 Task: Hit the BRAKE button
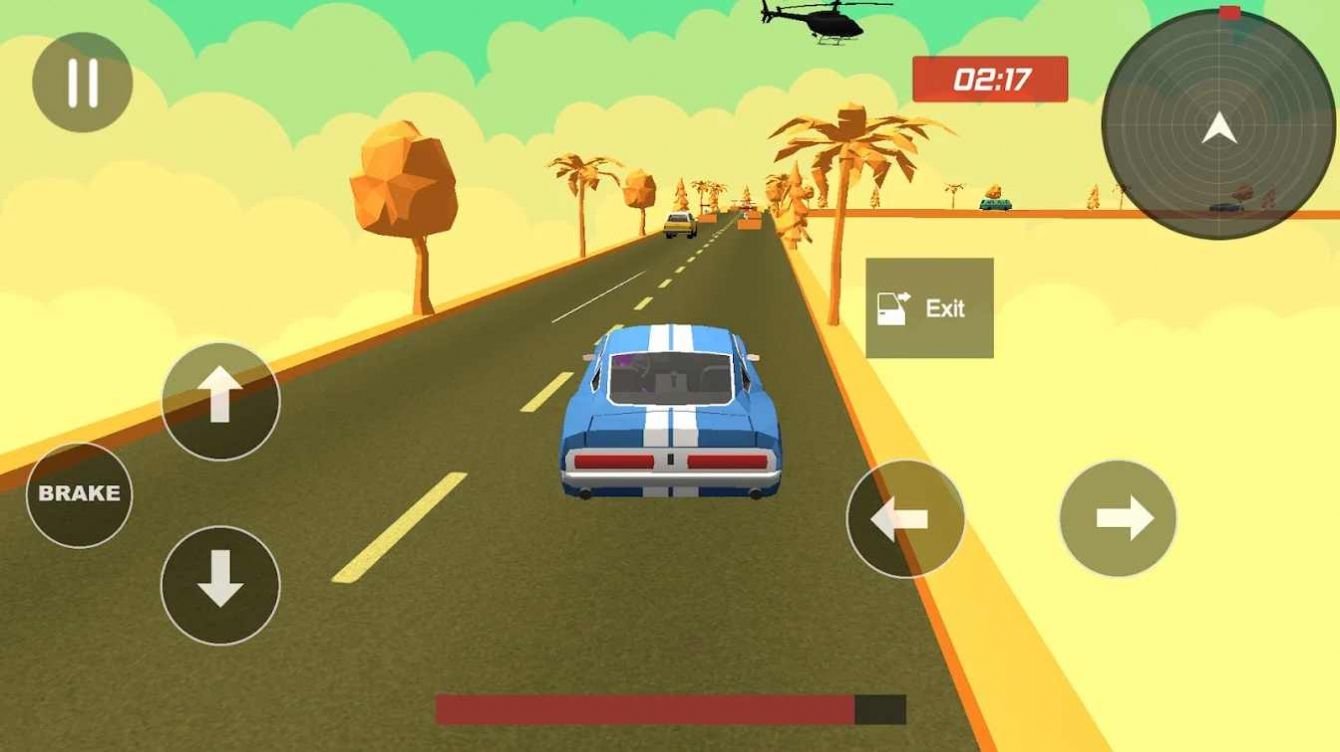[x=79, y=494]
